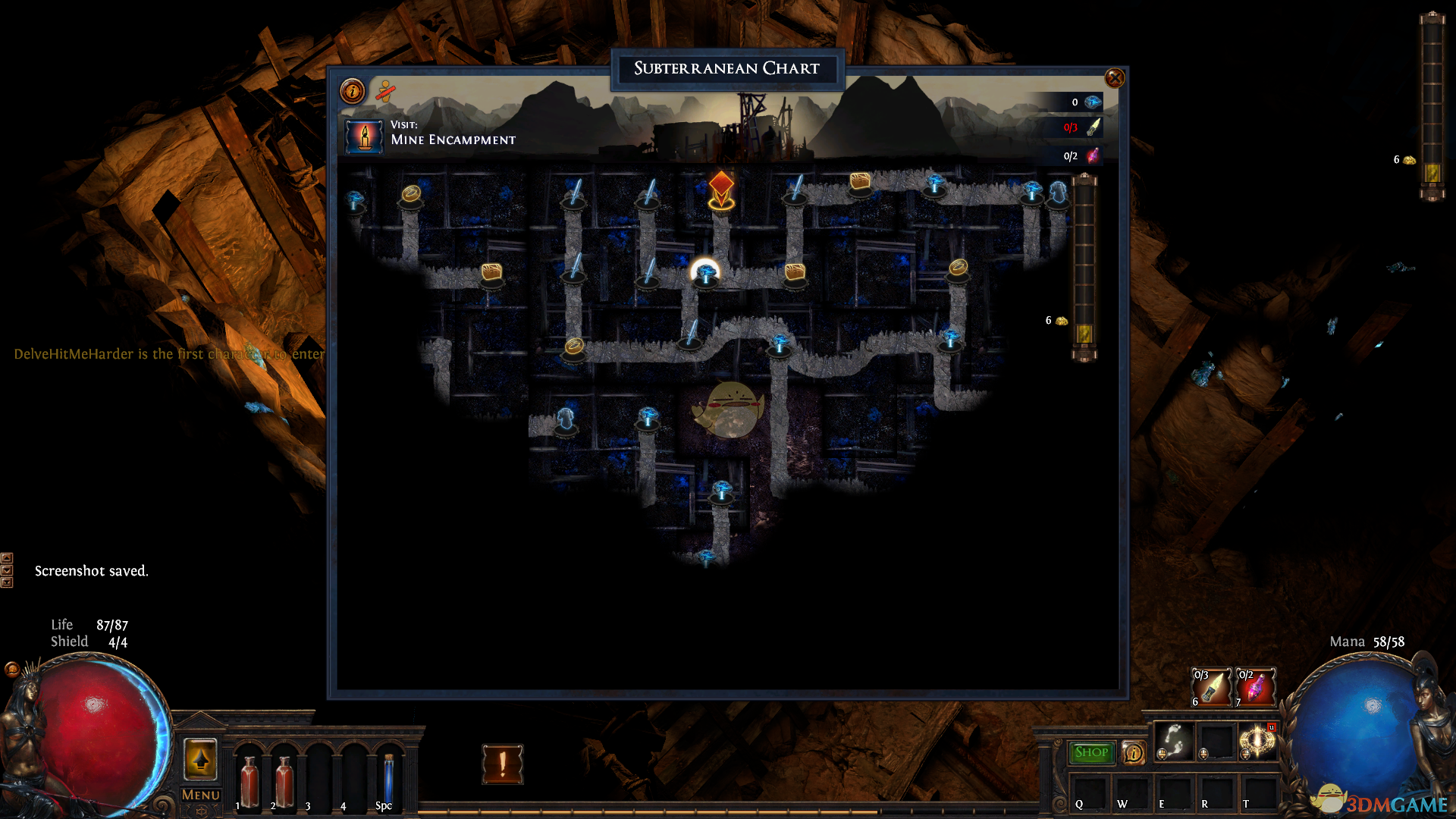Close the Subterranean Chart window
1456x819 pixels.
coord(1114,78)
